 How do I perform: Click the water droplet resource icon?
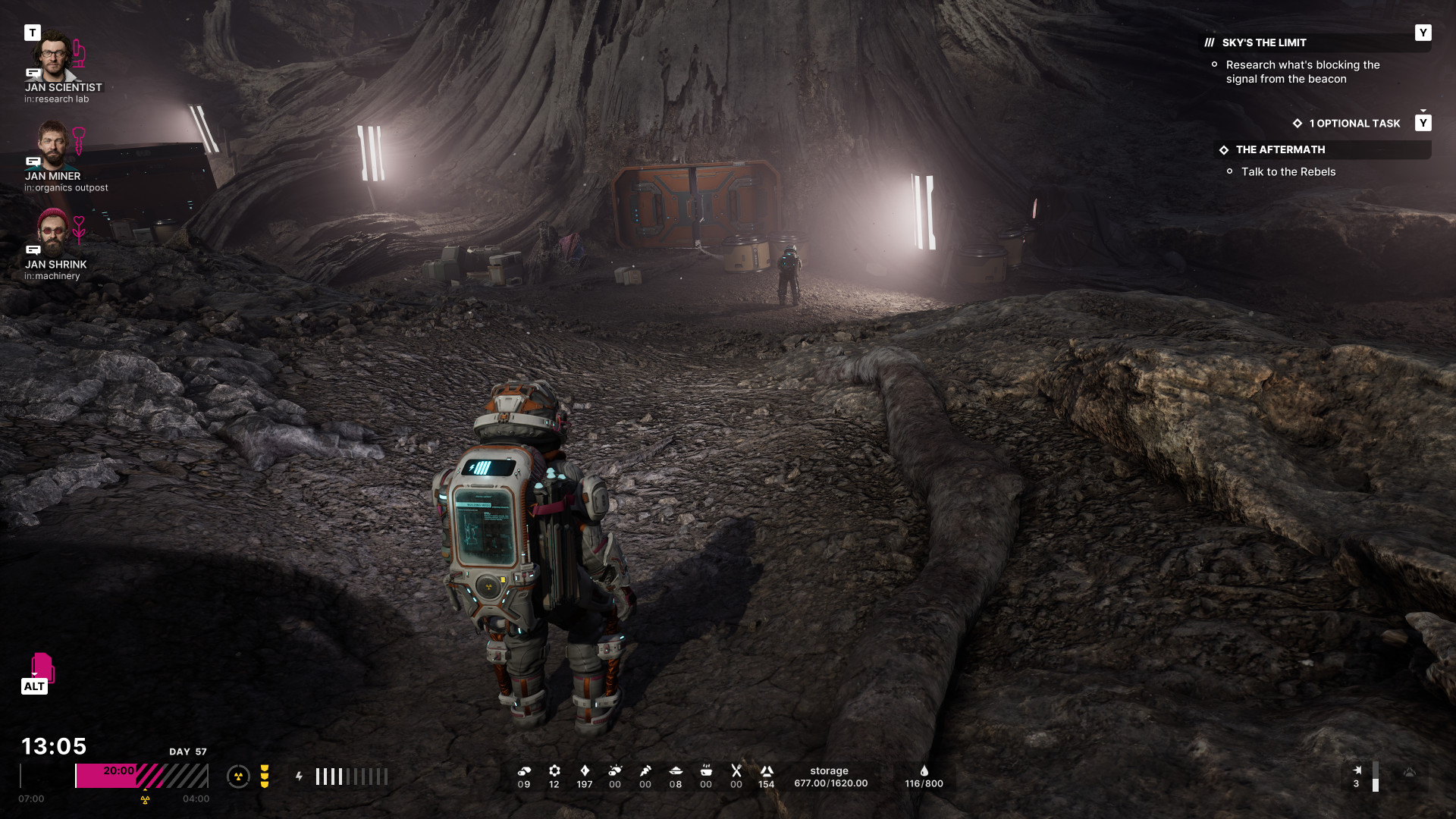(924, 771)
